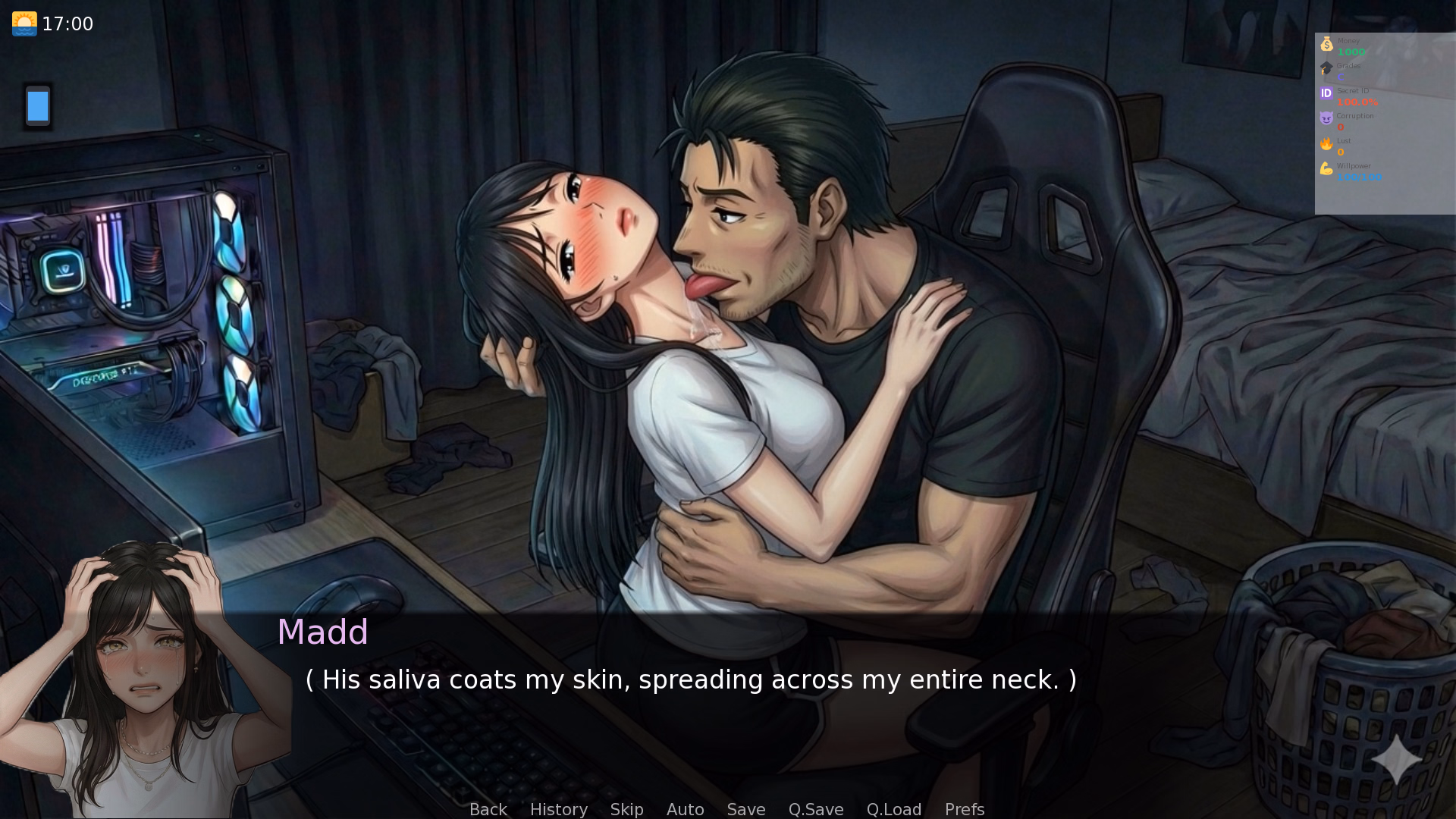Click Q.Save to quick save
1456x819 pixels.
[x=815, y=809]
